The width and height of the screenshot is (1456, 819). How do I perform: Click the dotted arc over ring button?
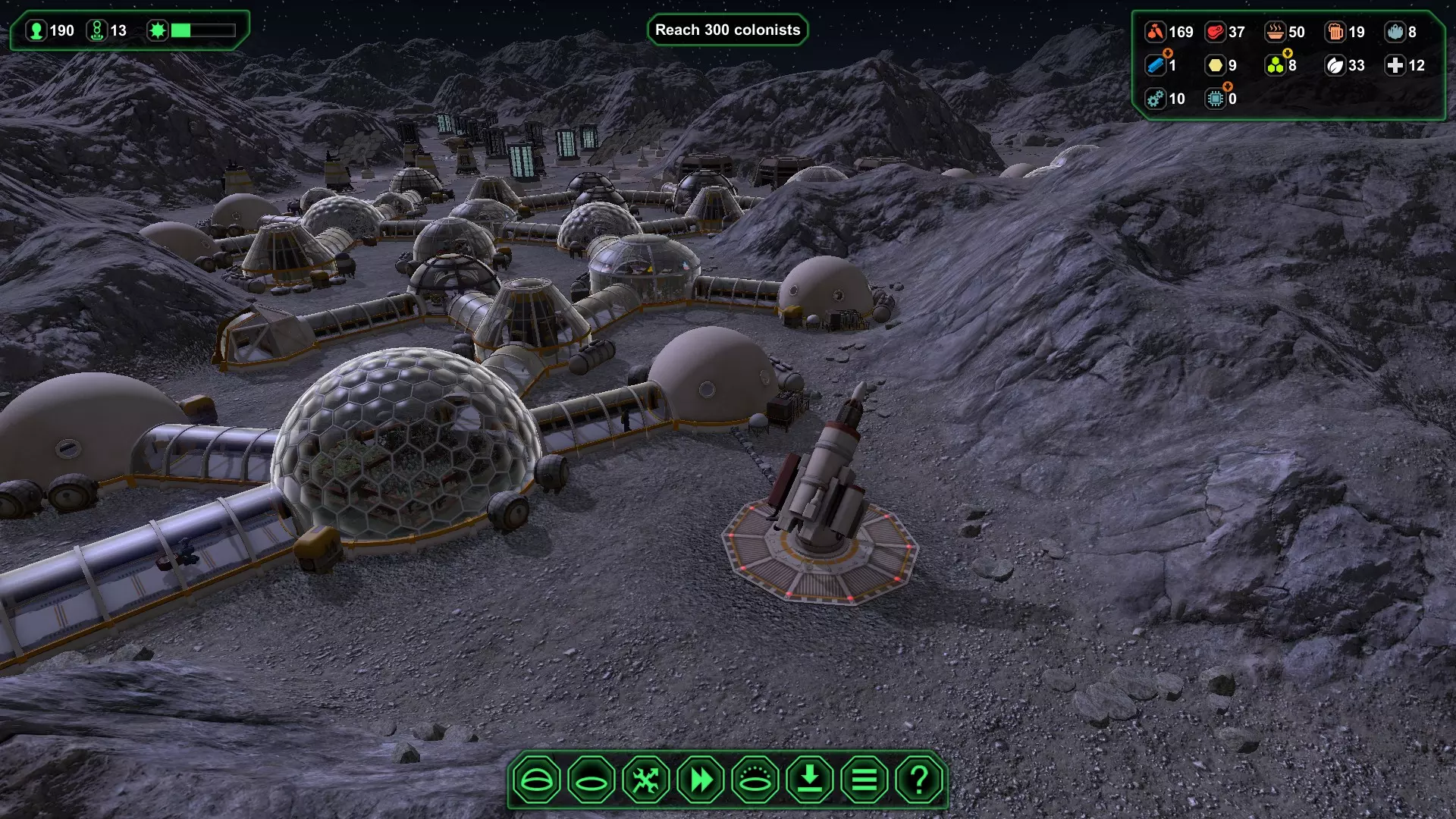[755, 780]
